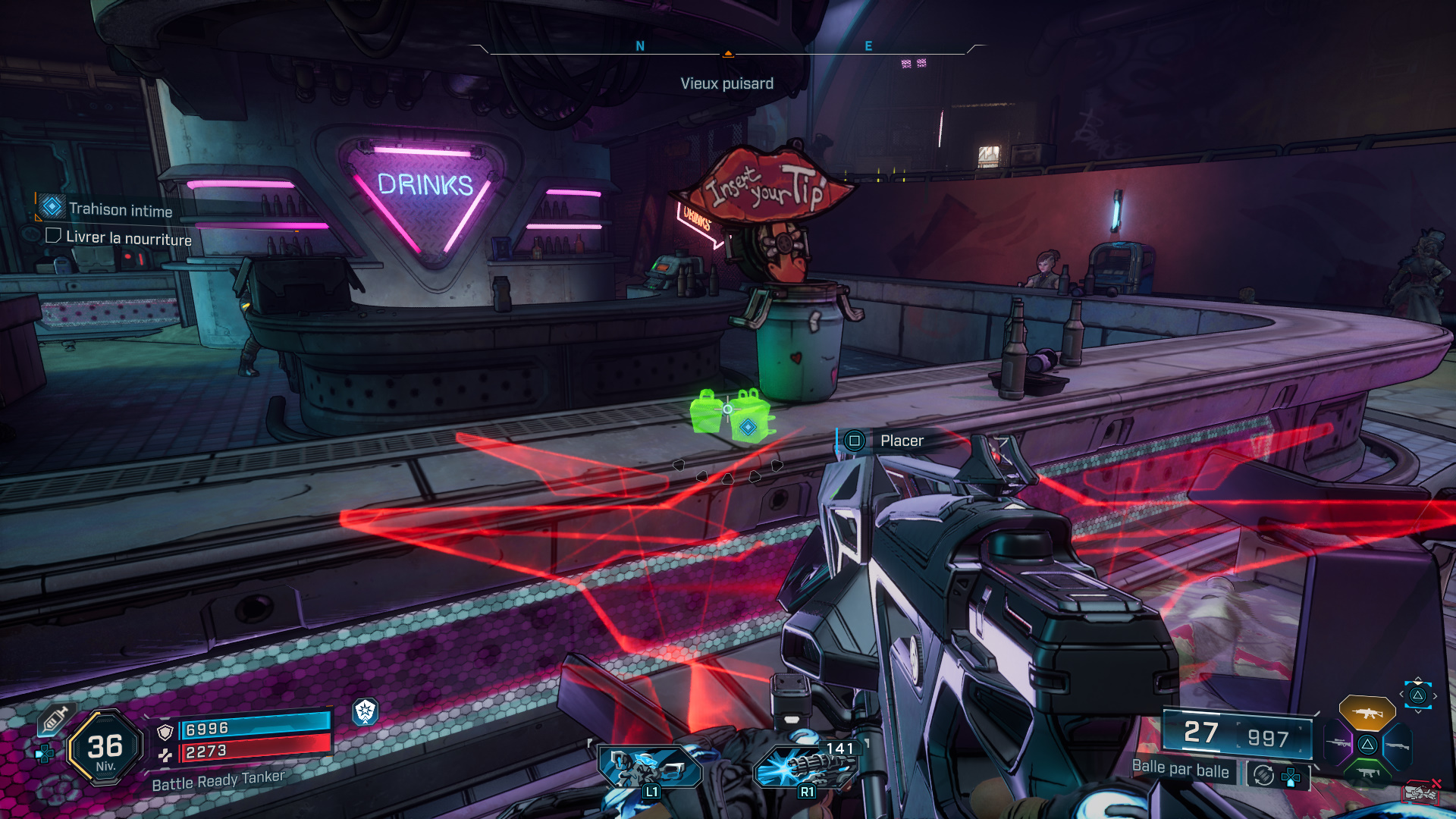Choose the green SMG weapon slot
The height and width of the screenshot is (819, 1456).
click(1368, 772)
